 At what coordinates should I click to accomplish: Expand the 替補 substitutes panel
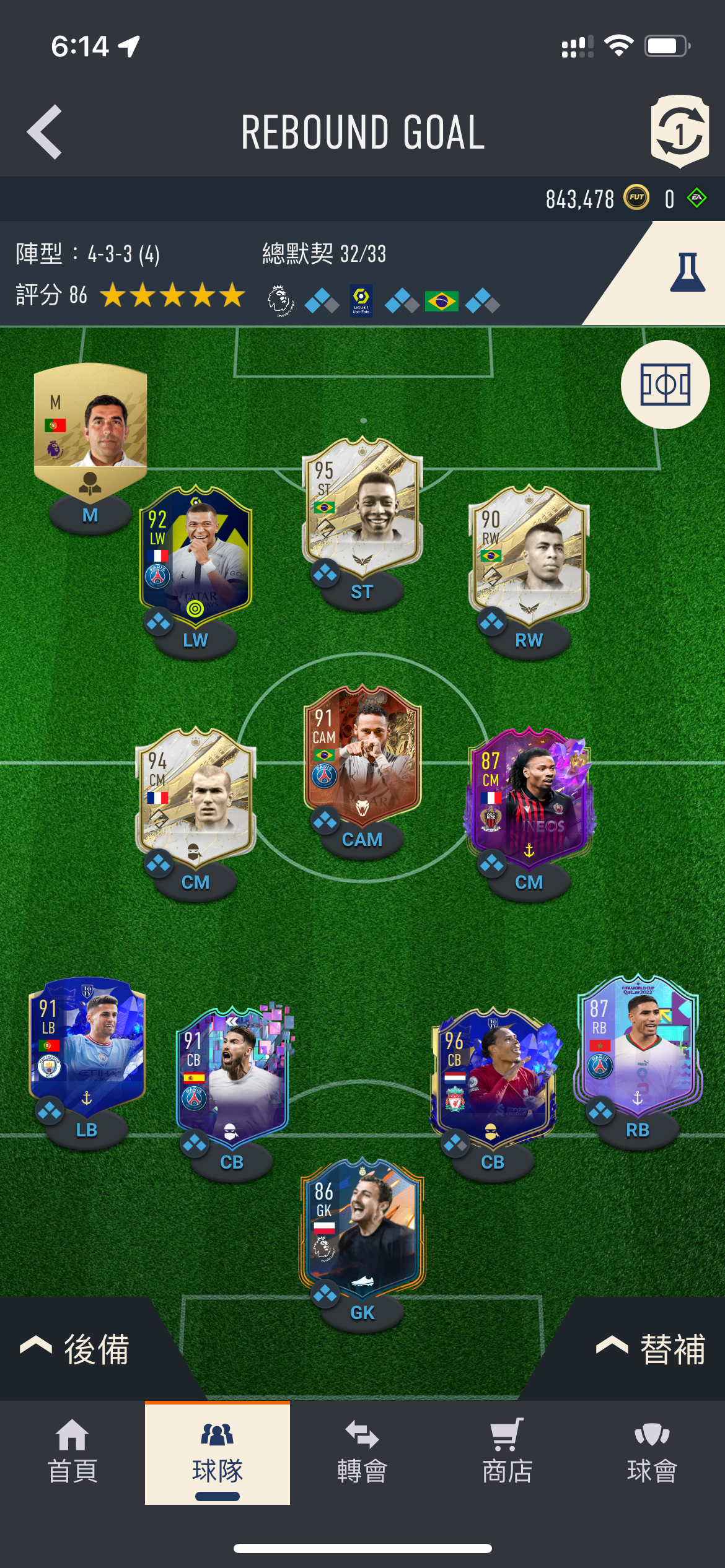pyautogui.click(x=651, y=1349)
